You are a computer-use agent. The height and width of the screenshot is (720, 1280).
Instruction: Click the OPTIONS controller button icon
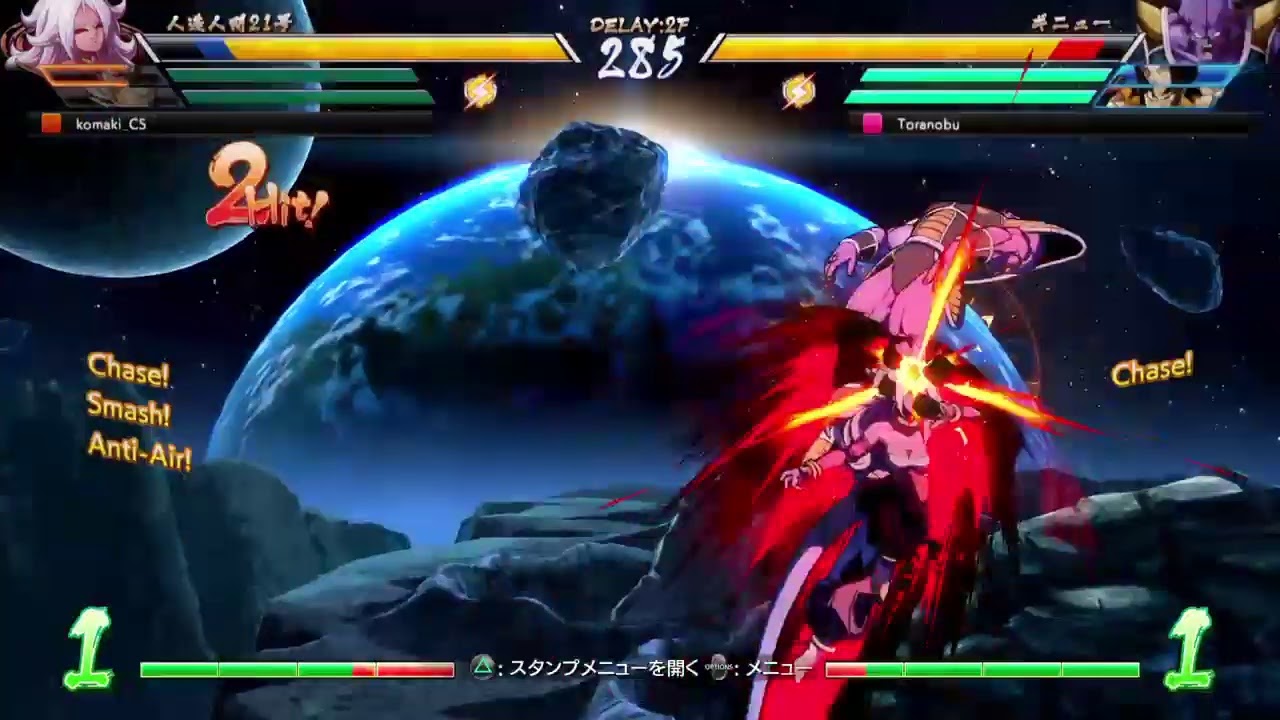tap(716, 667)
